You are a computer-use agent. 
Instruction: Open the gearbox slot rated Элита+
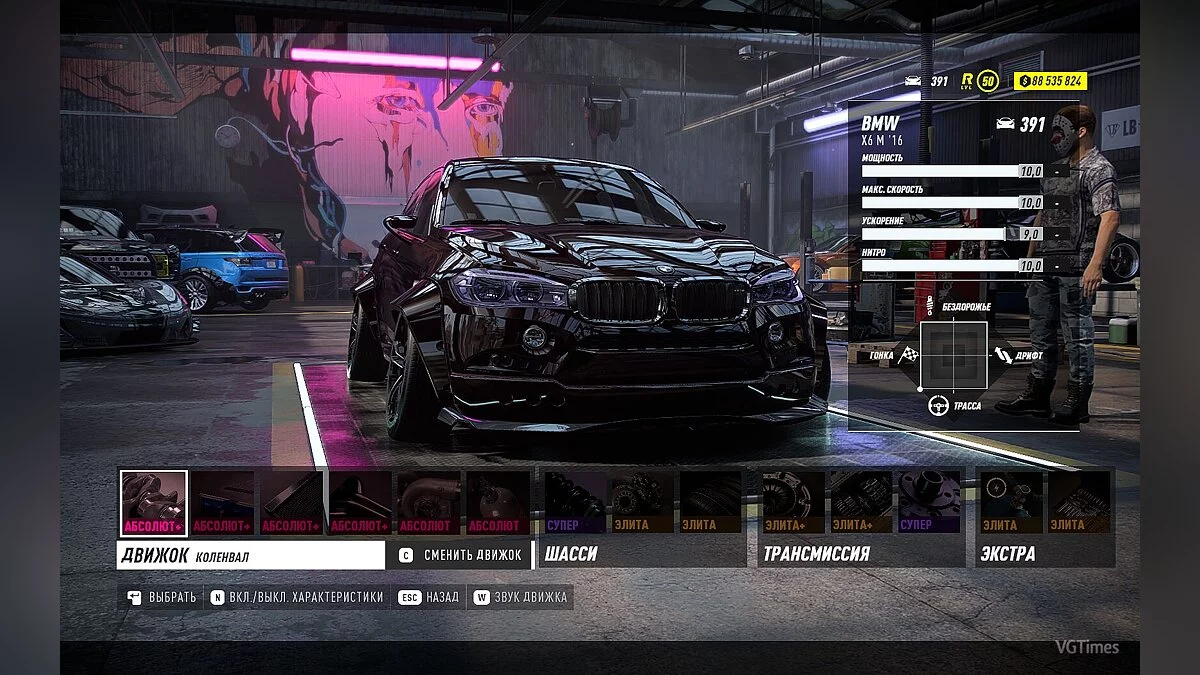(861, 502)
